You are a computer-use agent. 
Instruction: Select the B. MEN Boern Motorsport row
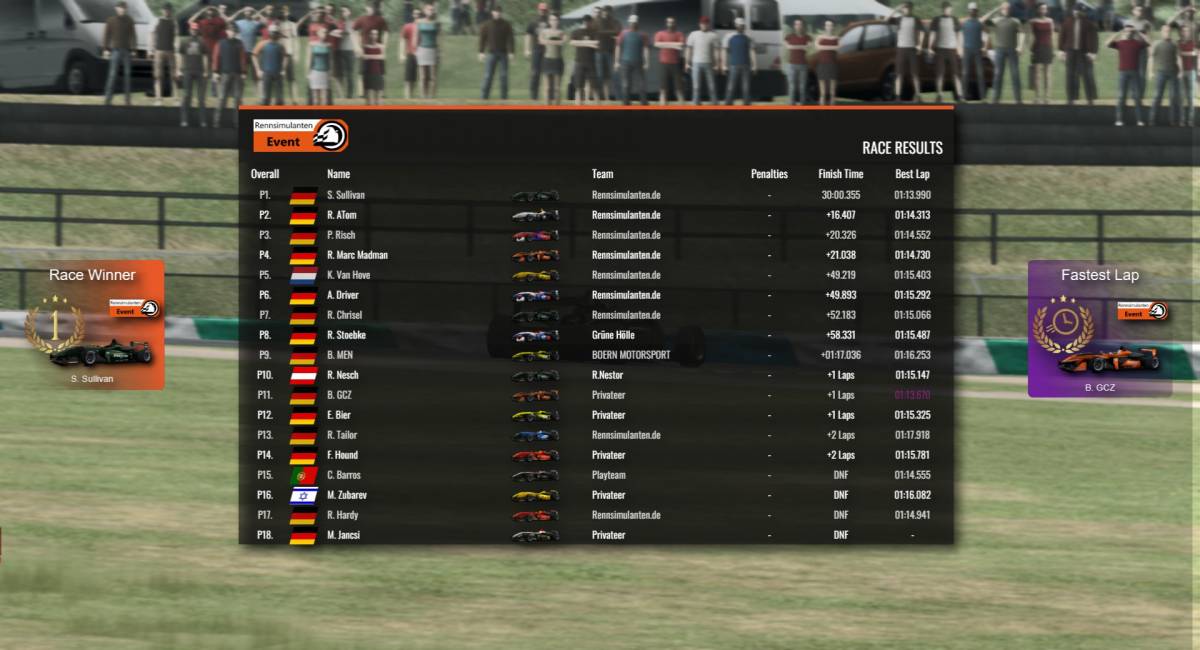click(595, 355)
